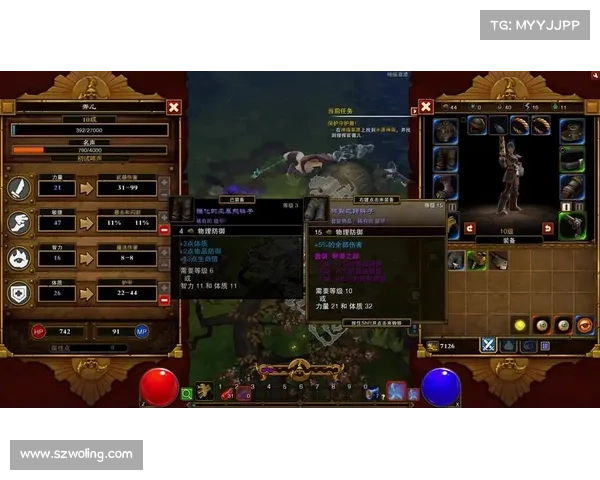The height and width of the screenshot is (480, 600).
Task: Rotate character preview with right red arrow
Action: click(x=547, y=229)
